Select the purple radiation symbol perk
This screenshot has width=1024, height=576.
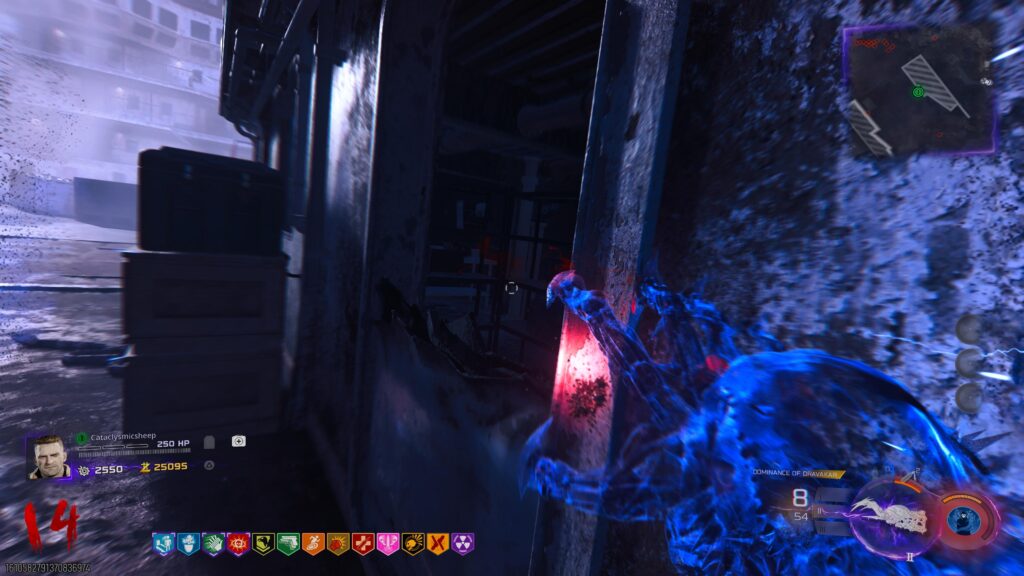463,544
